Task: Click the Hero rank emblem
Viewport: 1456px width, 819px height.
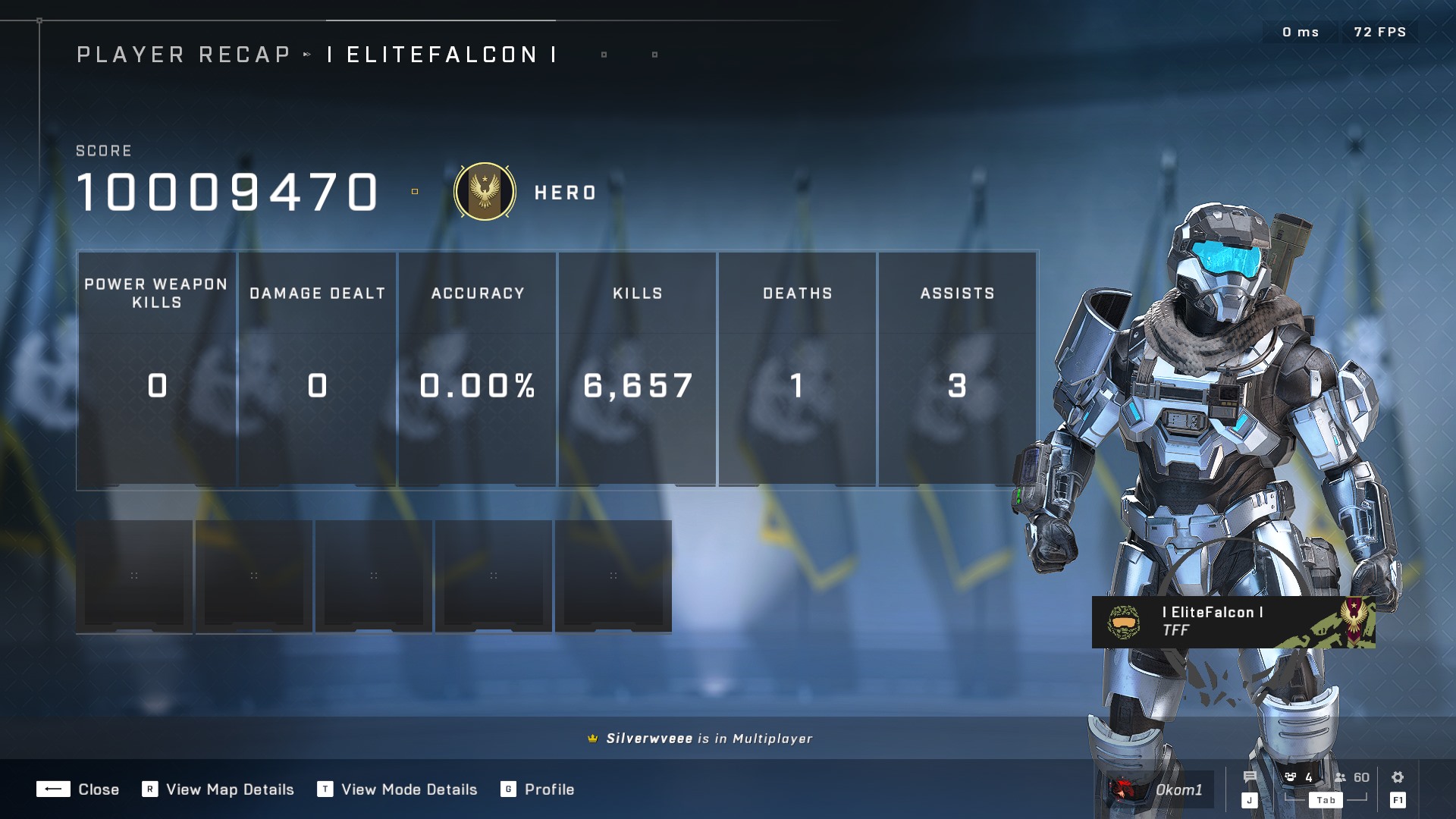Action: click(485, 192)
